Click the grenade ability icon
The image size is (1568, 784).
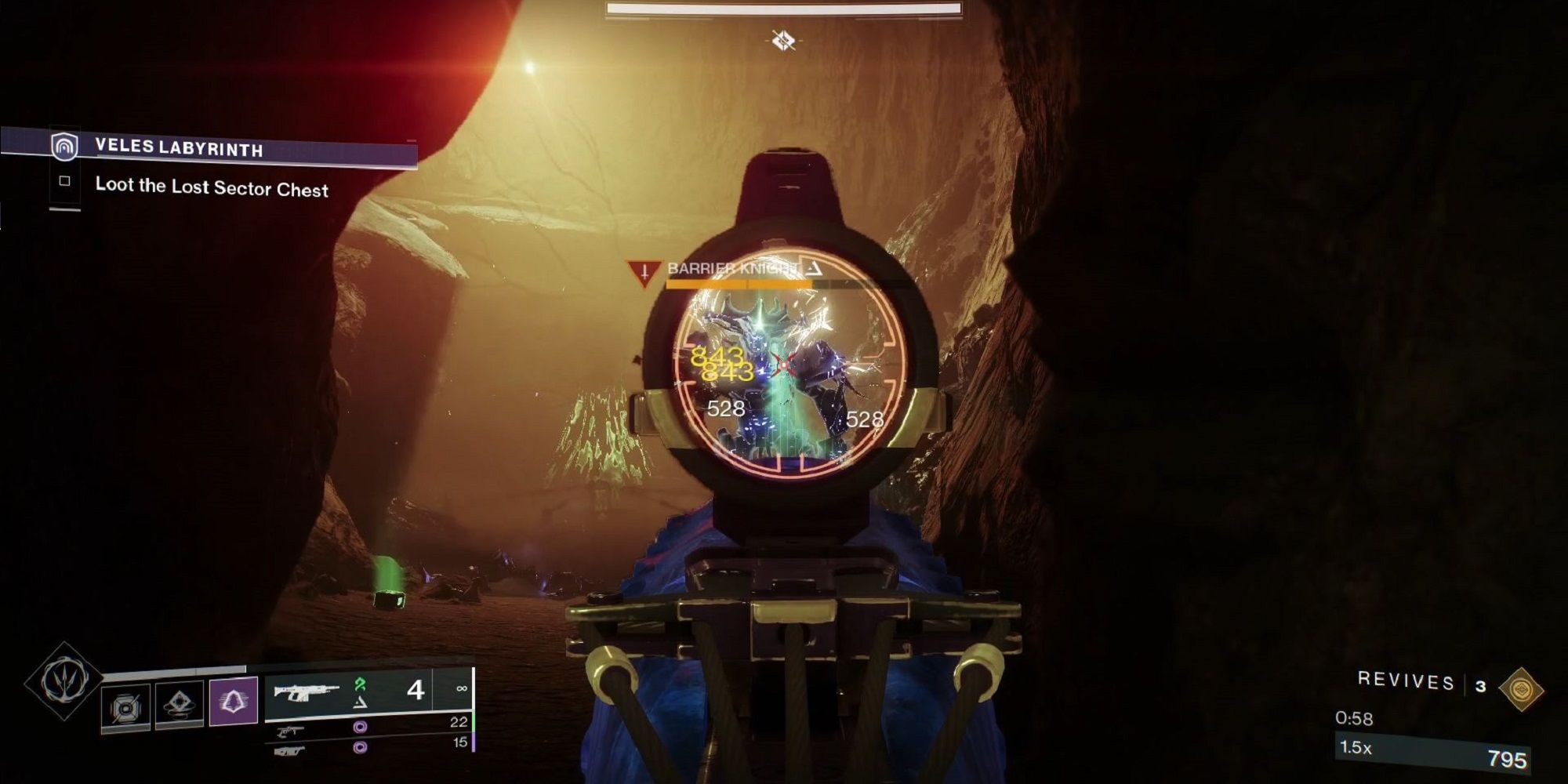click(126, 706)
